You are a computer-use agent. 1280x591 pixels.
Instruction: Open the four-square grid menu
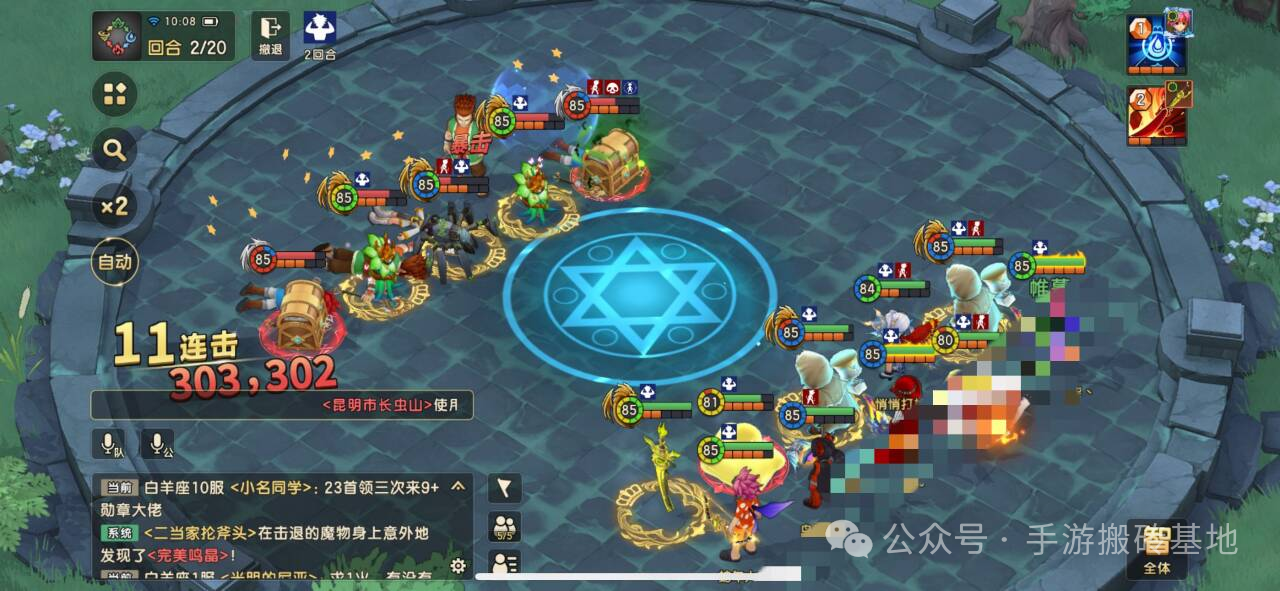(115, 95)
